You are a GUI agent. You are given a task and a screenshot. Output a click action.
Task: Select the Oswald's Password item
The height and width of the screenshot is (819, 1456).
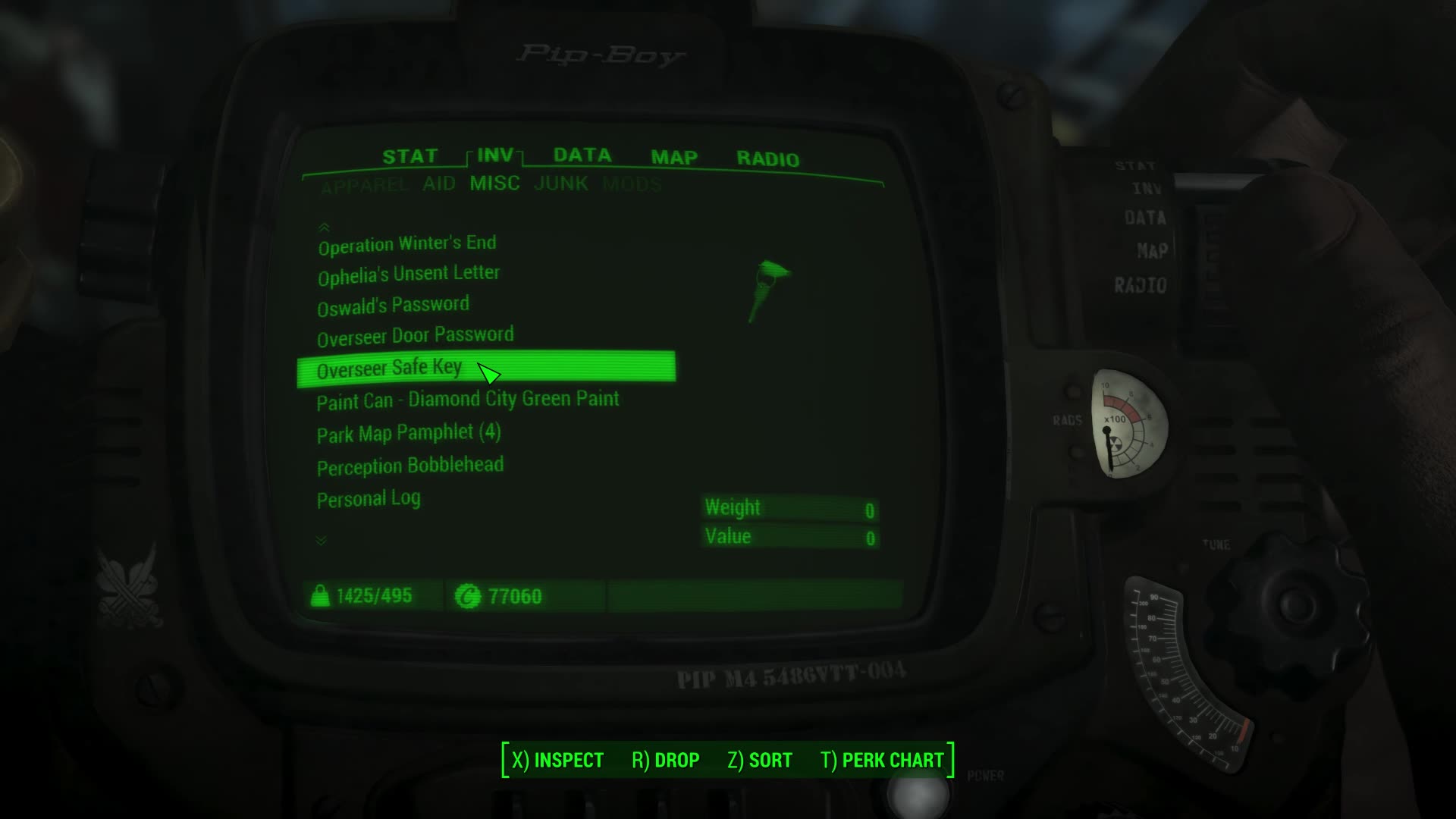pos(393,303)
